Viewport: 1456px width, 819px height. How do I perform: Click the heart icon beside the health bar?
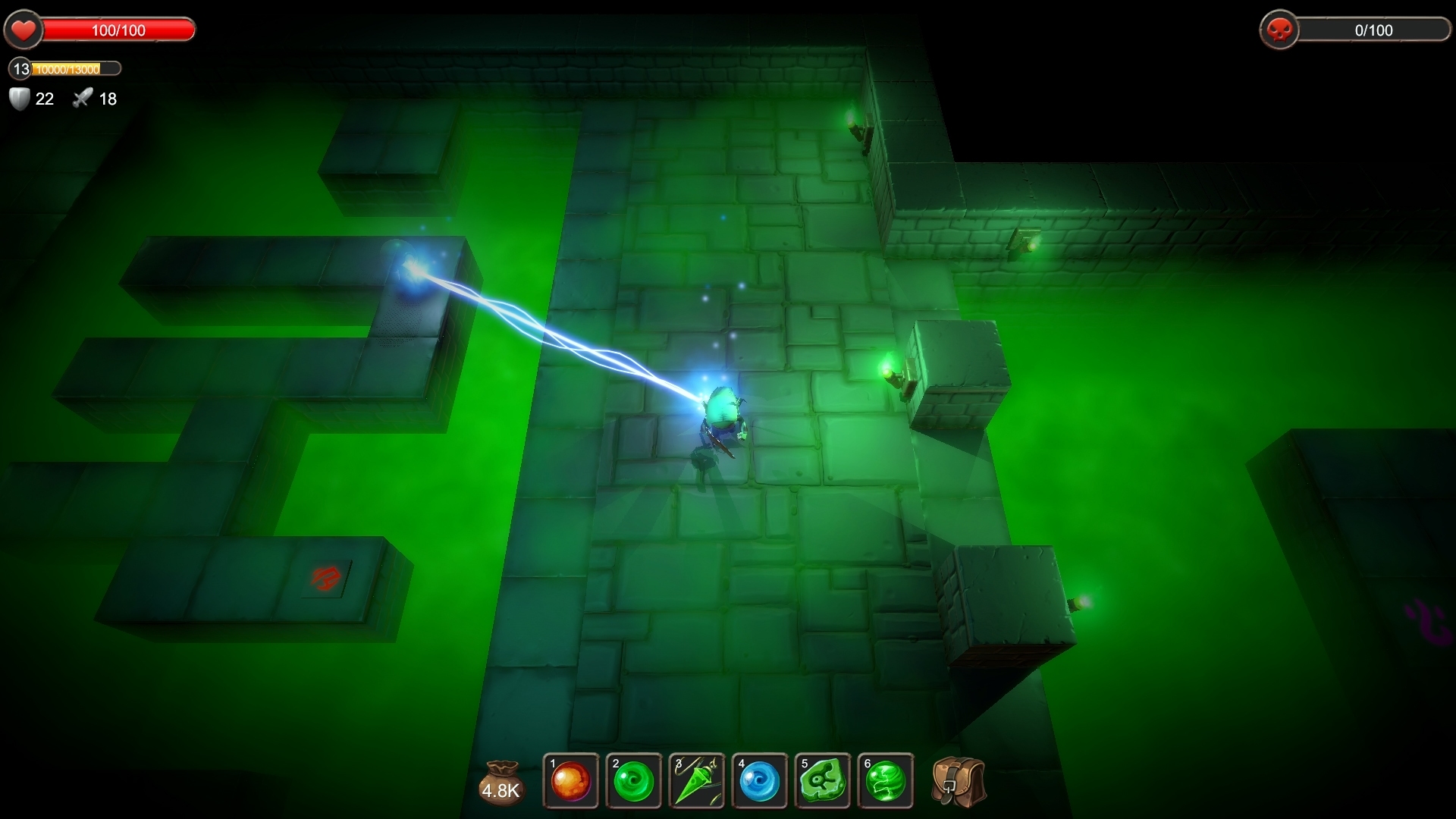click(24, 30)
